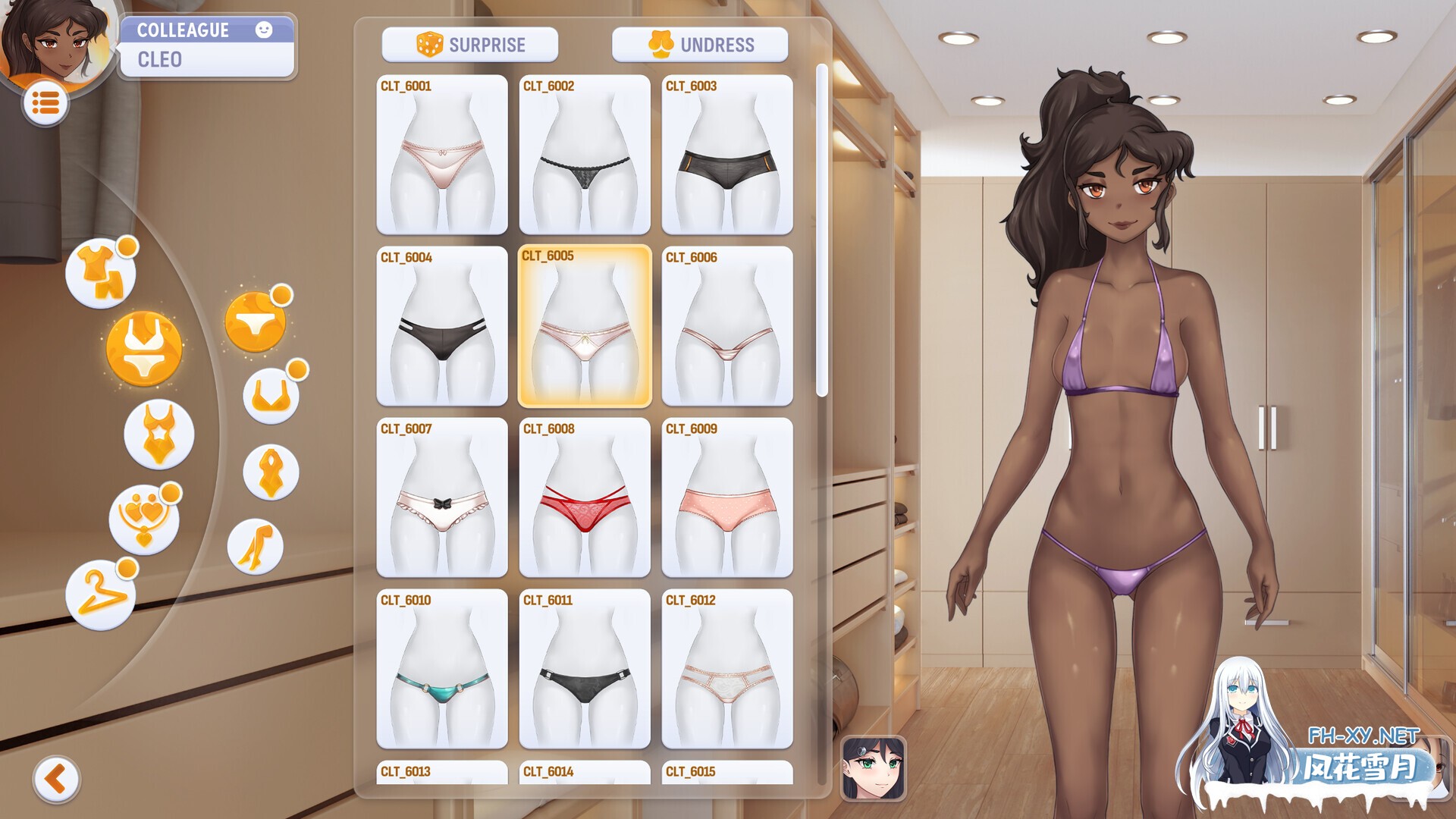Click the smiley icon beside COLLEAGUE

(264, 30)
